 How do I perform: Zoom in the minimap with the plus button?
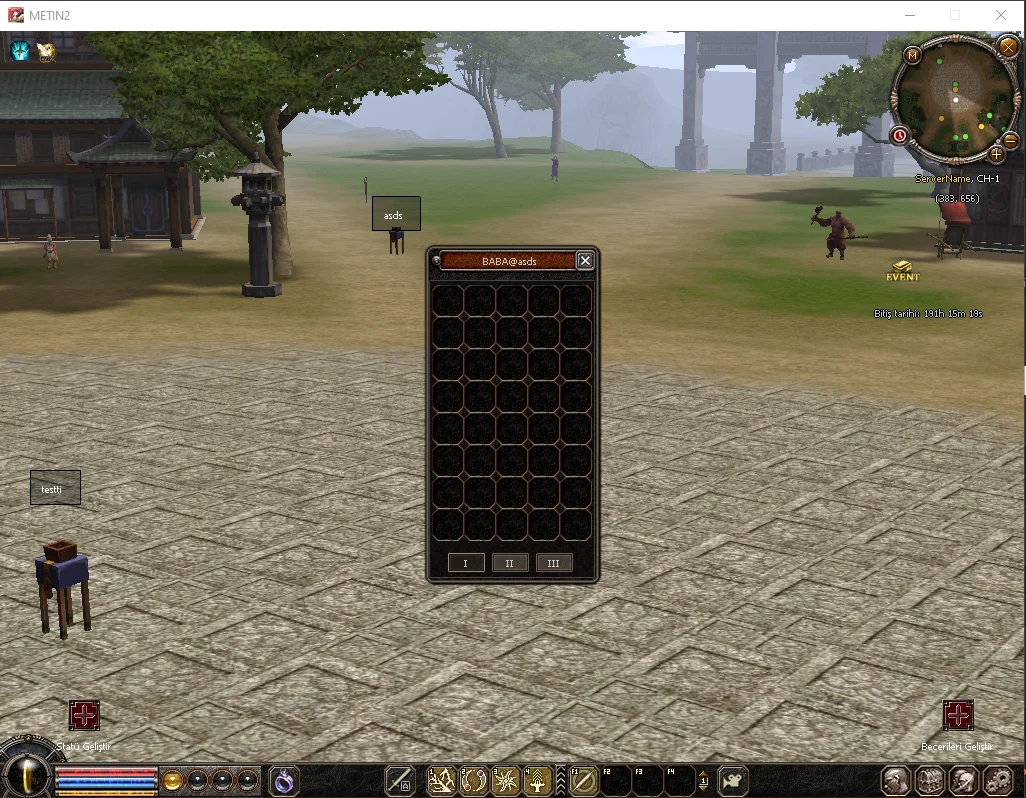pyautogui.click(x=996, y=154)
